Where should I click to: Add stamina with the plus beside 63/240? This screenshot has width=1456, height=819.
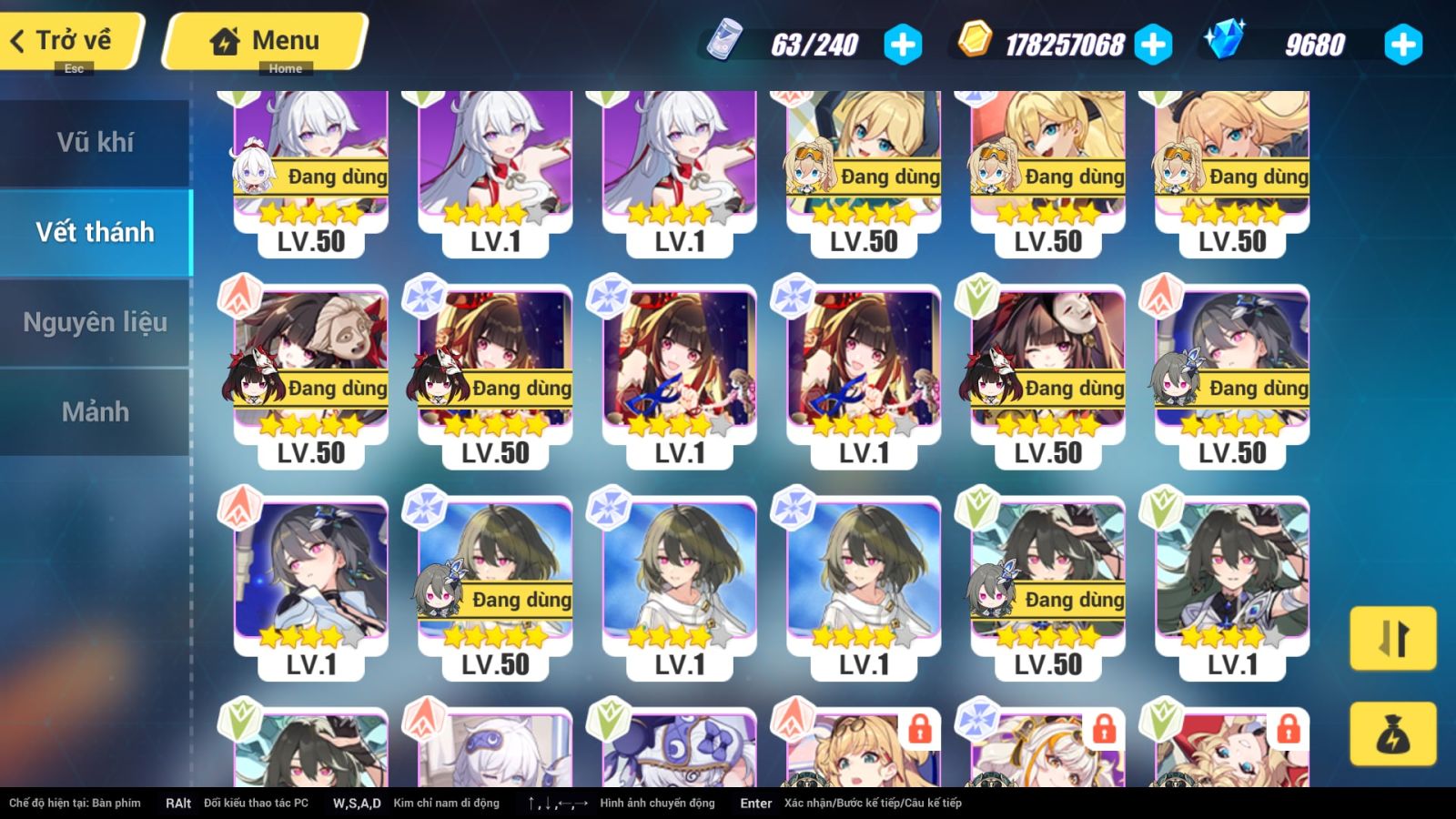pyautogui.click(x=903, y=45)
